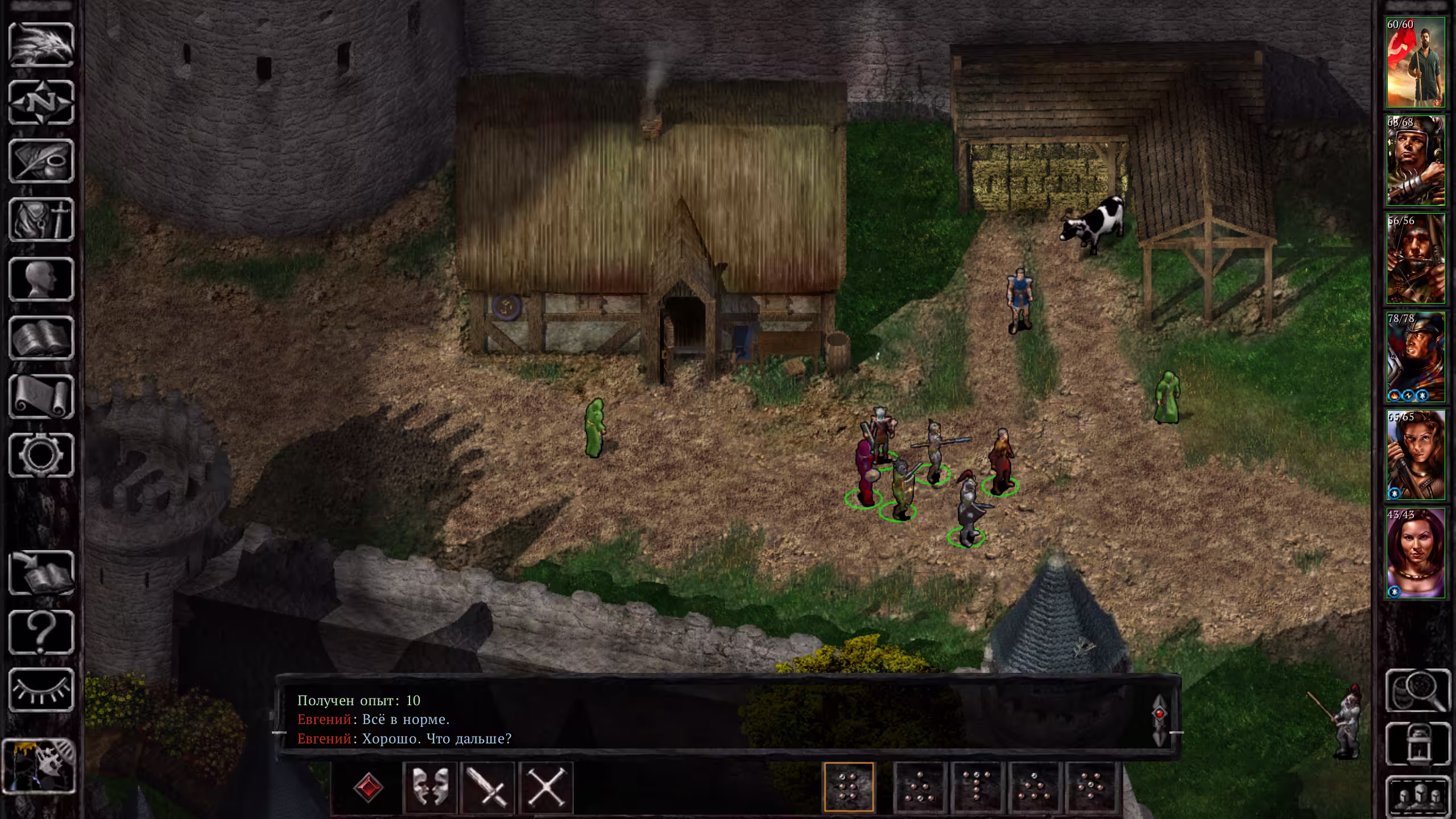Open the character record head icon
Screen dimensions: 1456x819
[x=42, y=279]
